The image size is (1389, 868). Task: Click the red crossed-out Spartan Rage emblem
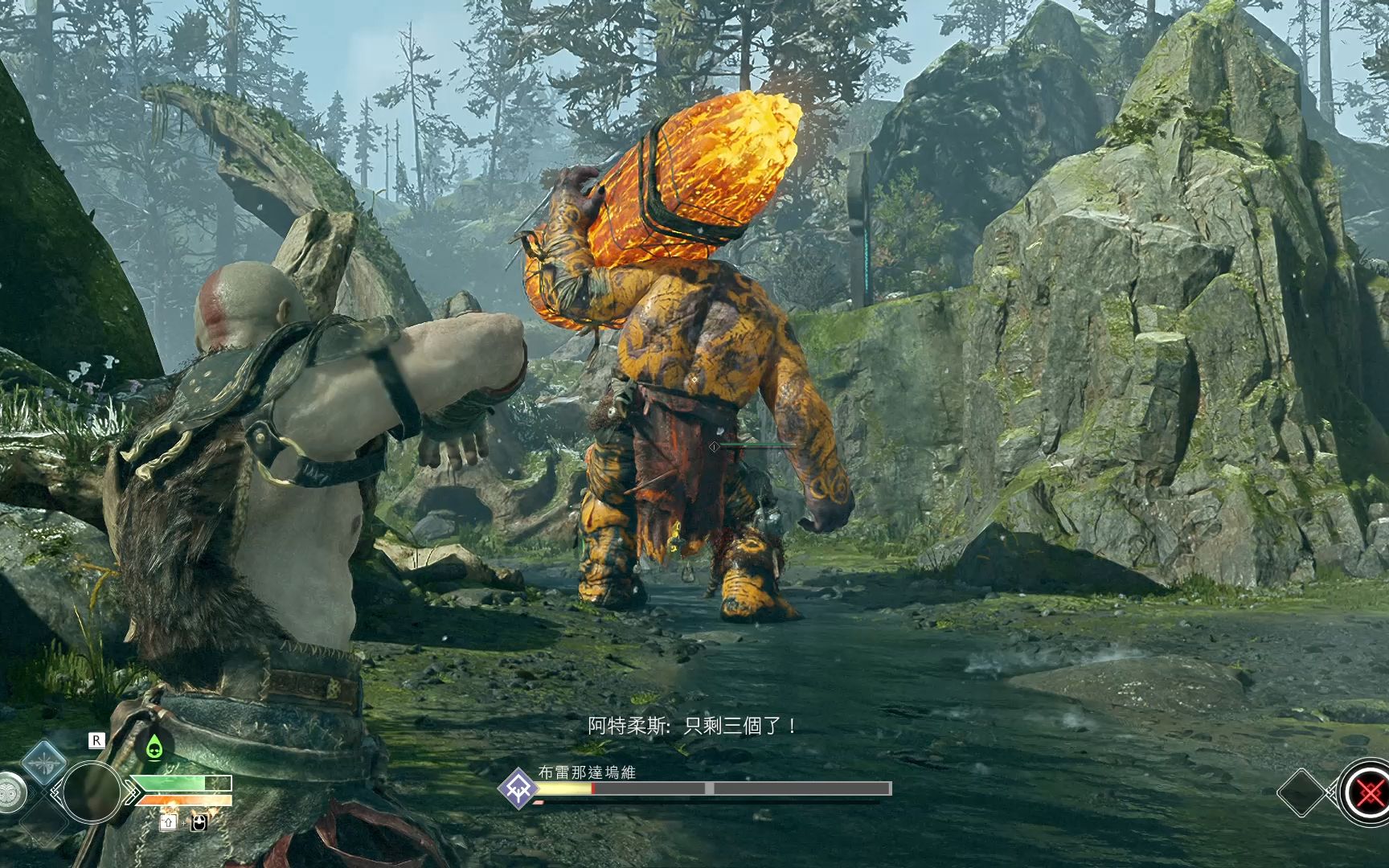[x=1366, y=793]
